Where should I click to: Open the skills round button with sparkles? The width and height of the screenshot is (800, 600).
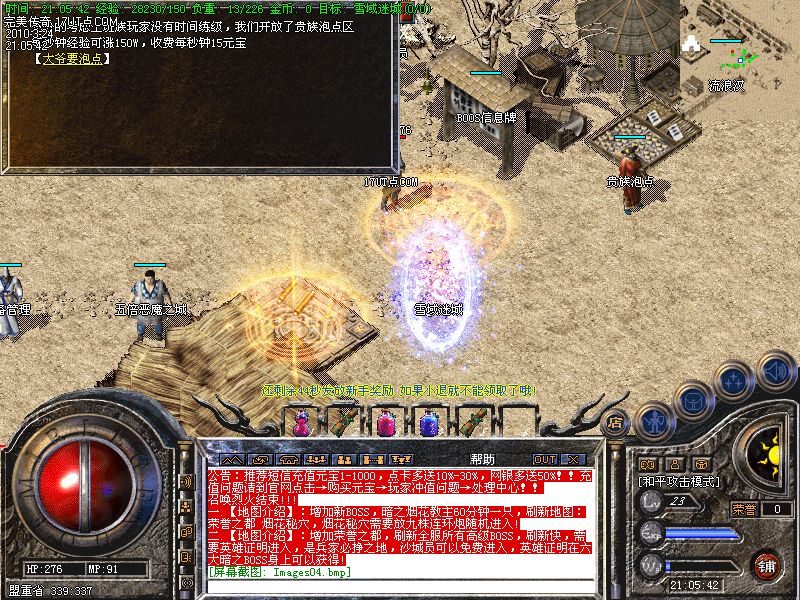(735, 380)
